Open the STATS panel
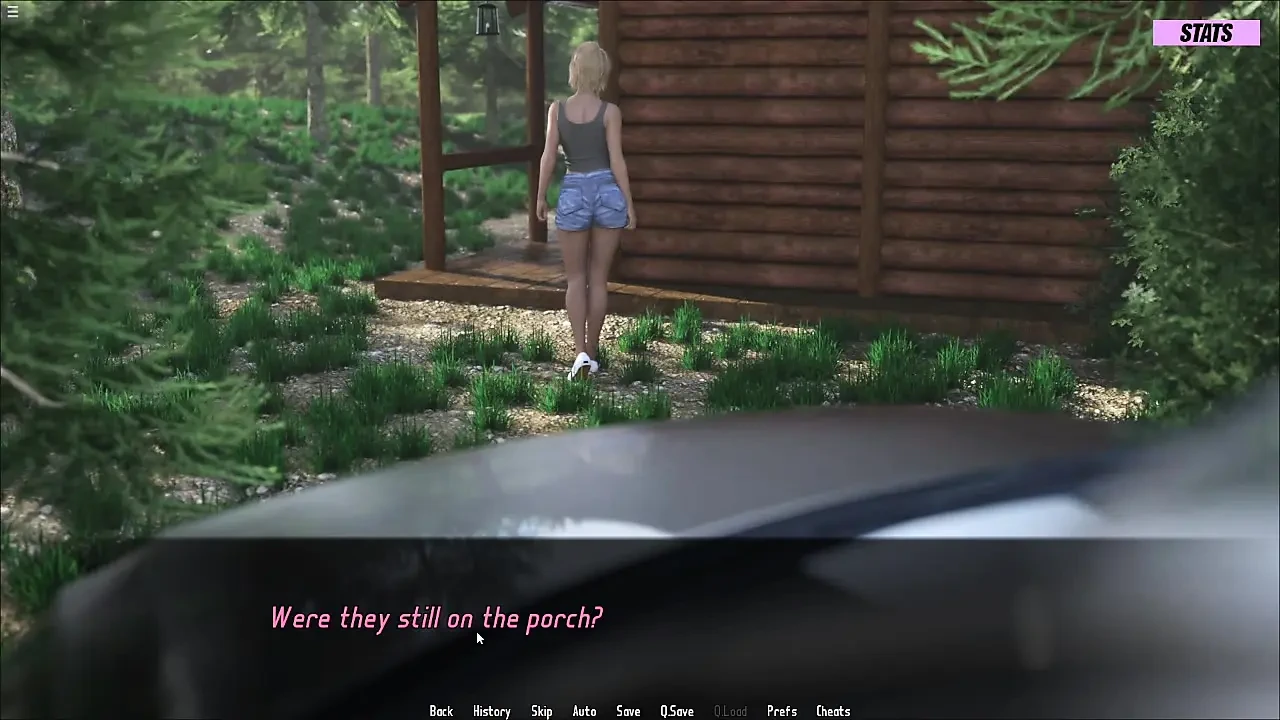 click(x=1206, y=33)
